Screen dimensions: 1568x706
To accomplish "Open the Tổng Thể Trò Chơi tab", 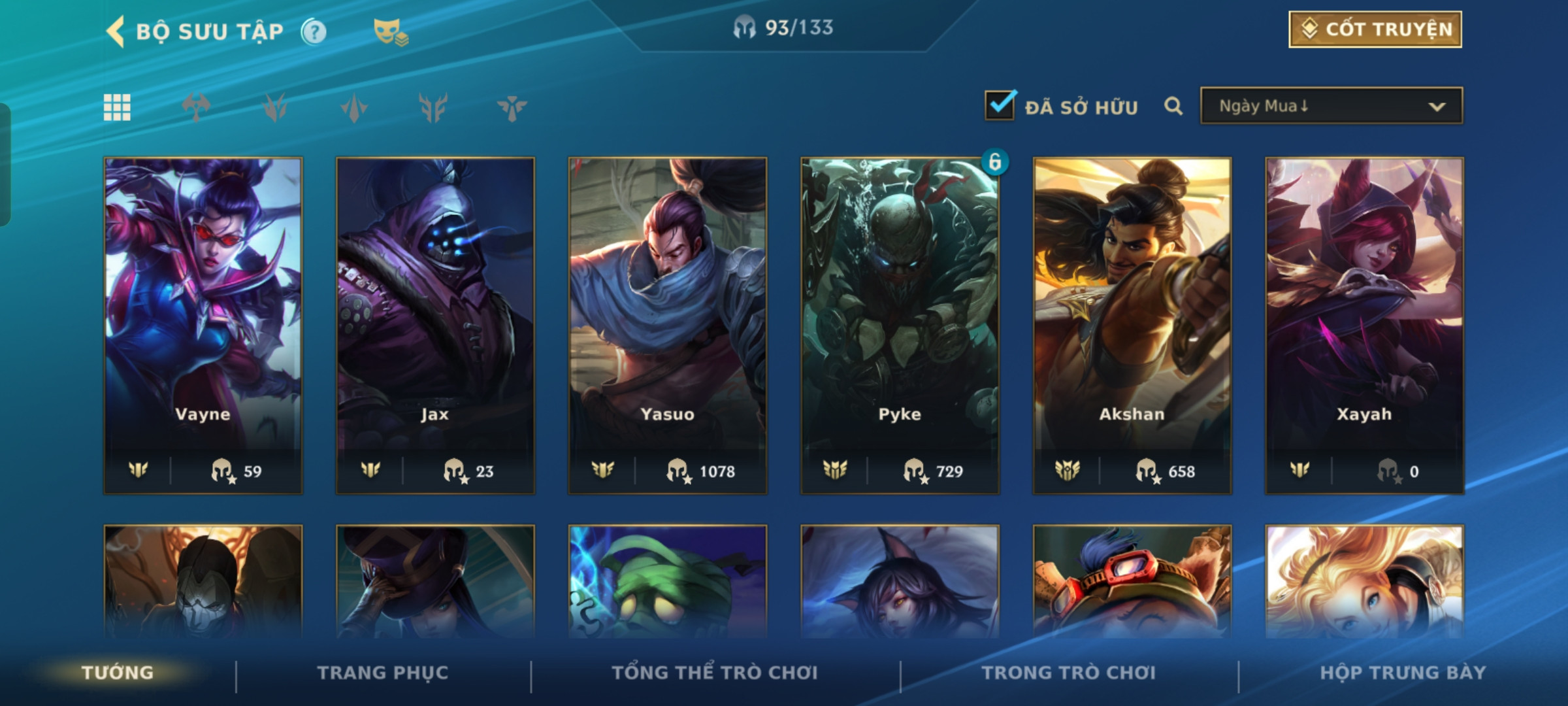I will coord(715,673).
